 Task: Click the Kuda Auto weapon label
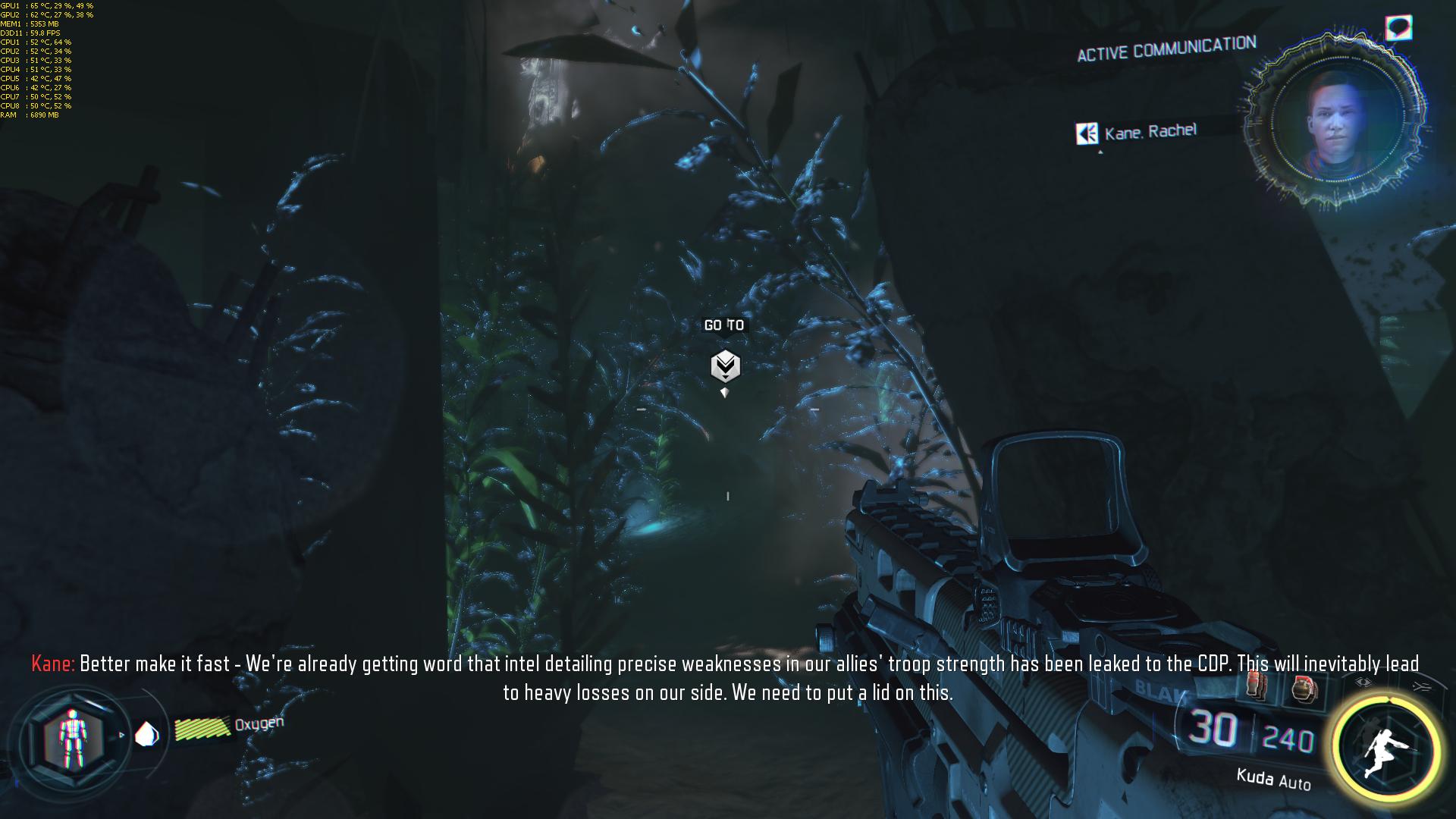point(1273,778)
